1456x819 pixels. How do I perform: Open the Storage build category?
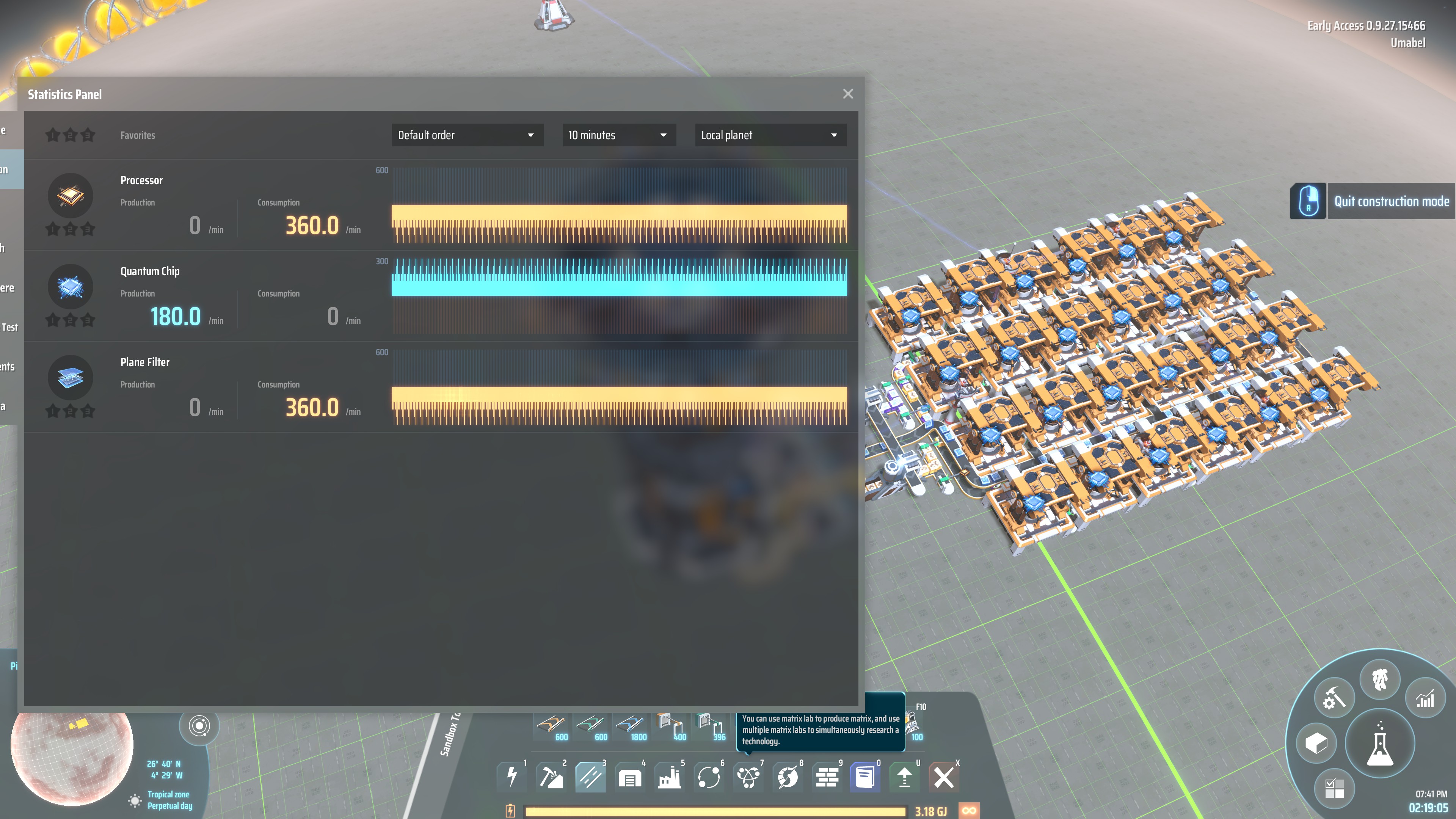point(630,777)
